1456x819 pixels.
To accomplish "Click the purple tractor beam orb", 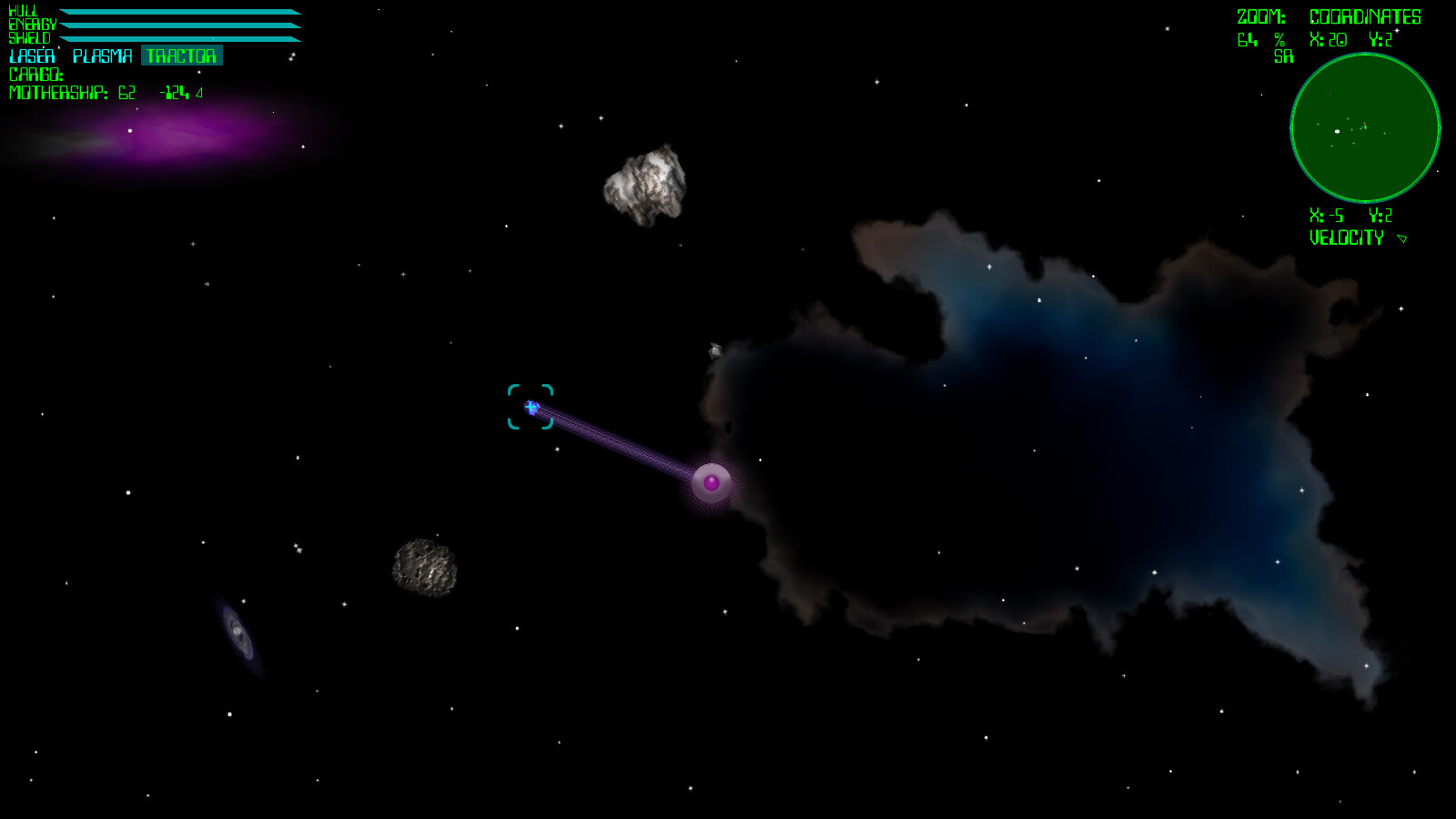I will [711, 484].
